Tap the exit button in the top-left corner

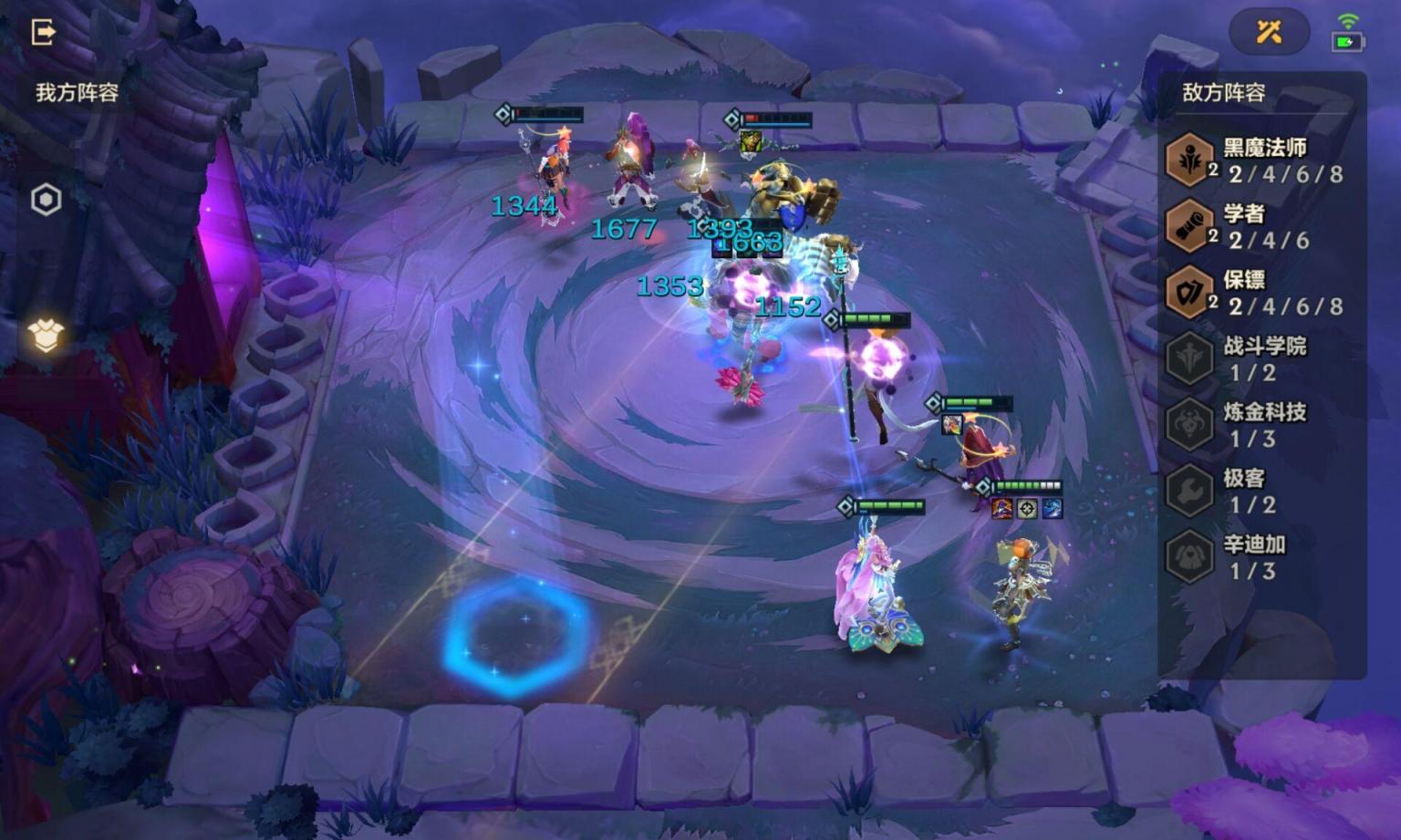43,33
